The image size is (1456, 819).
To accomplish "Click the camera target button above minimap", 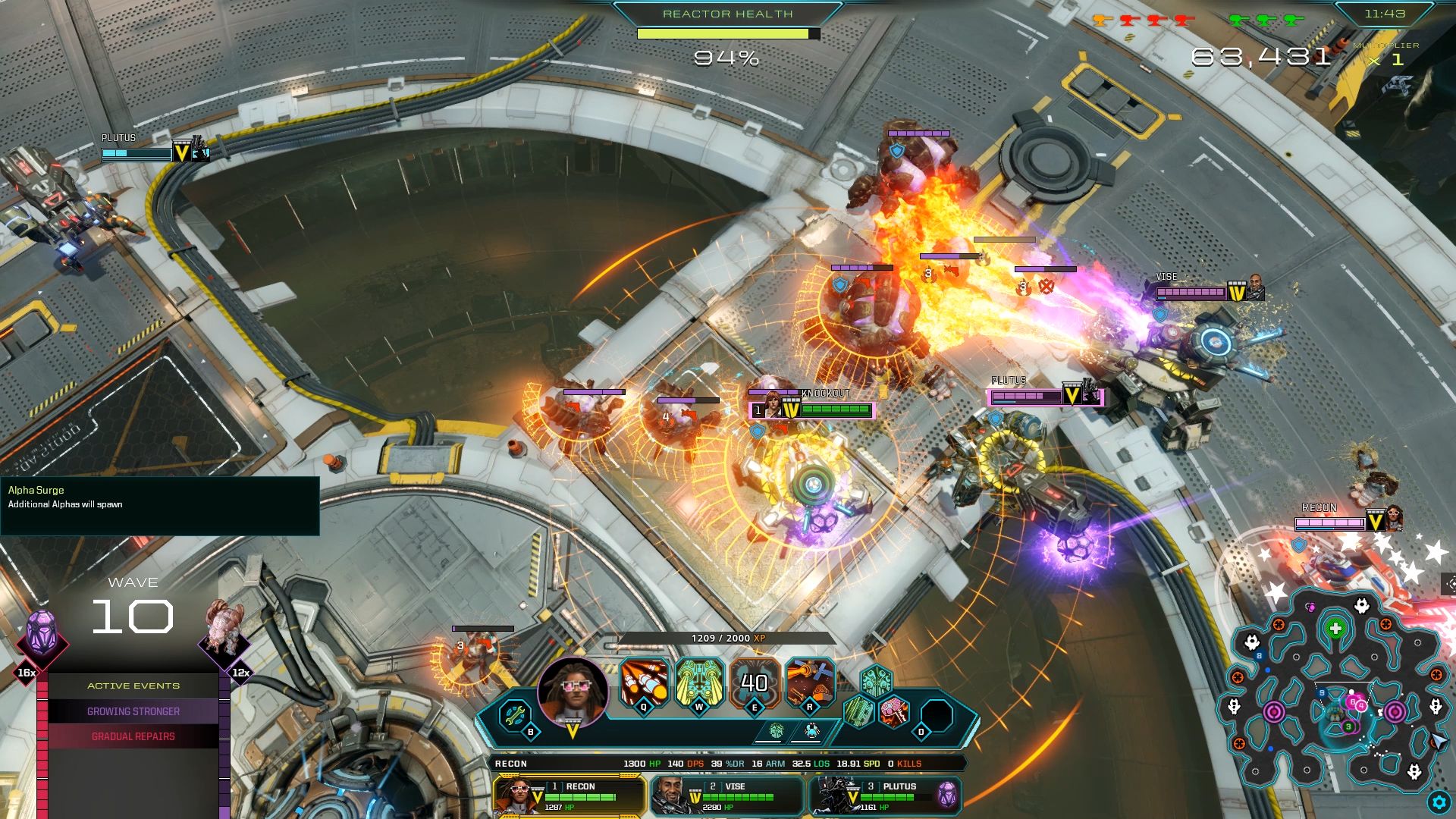I will tap(1450, 583).
